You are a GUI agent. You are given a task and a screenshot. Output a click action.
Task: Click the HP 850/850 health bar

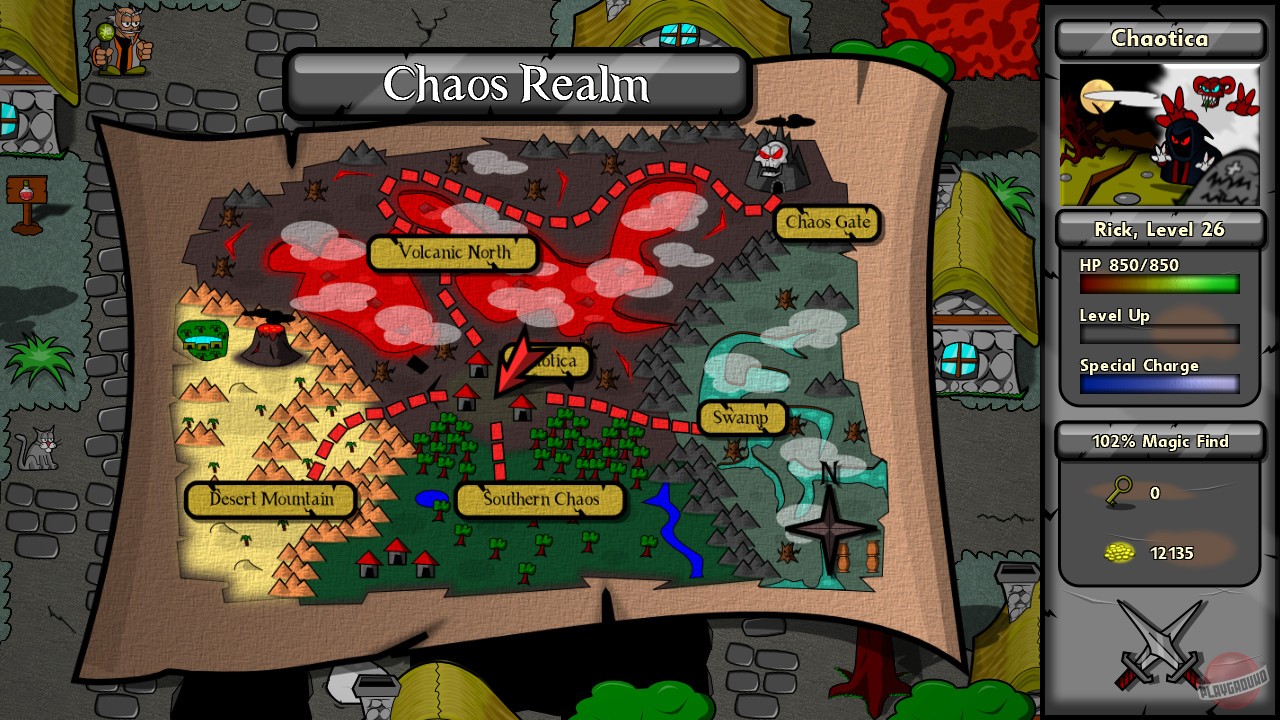point(1159,284)
